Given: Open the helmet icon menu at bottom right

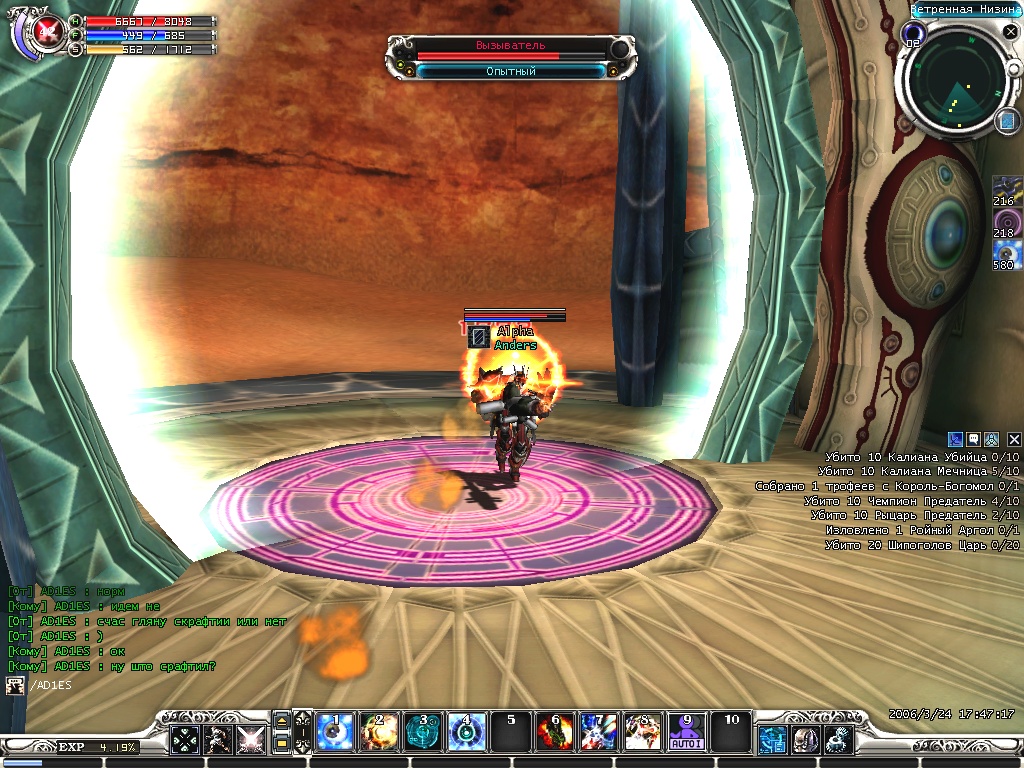Looking at the screenshot, I should coord(805,739).
